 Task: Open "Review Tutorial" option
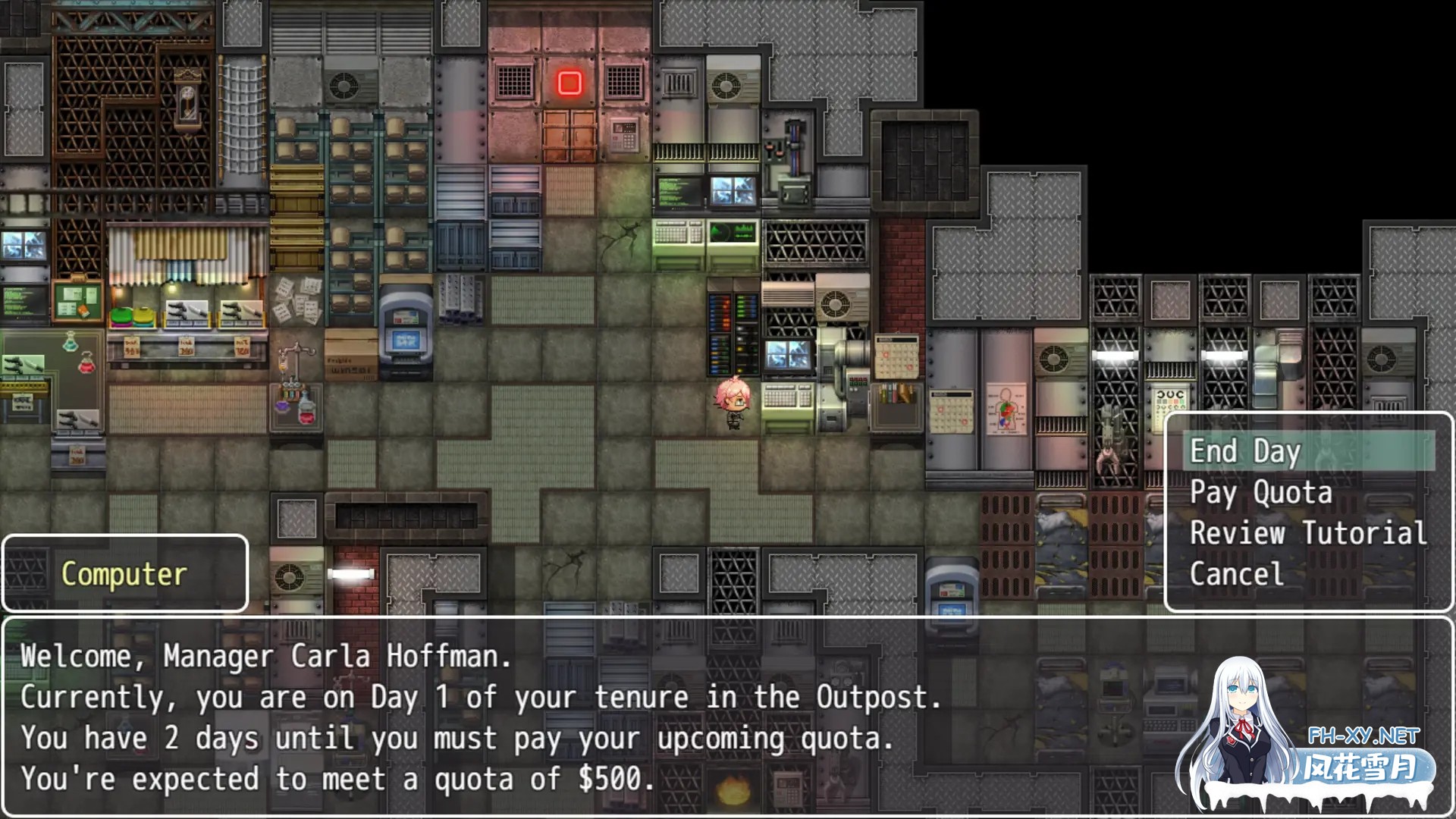pos(1306,533)
